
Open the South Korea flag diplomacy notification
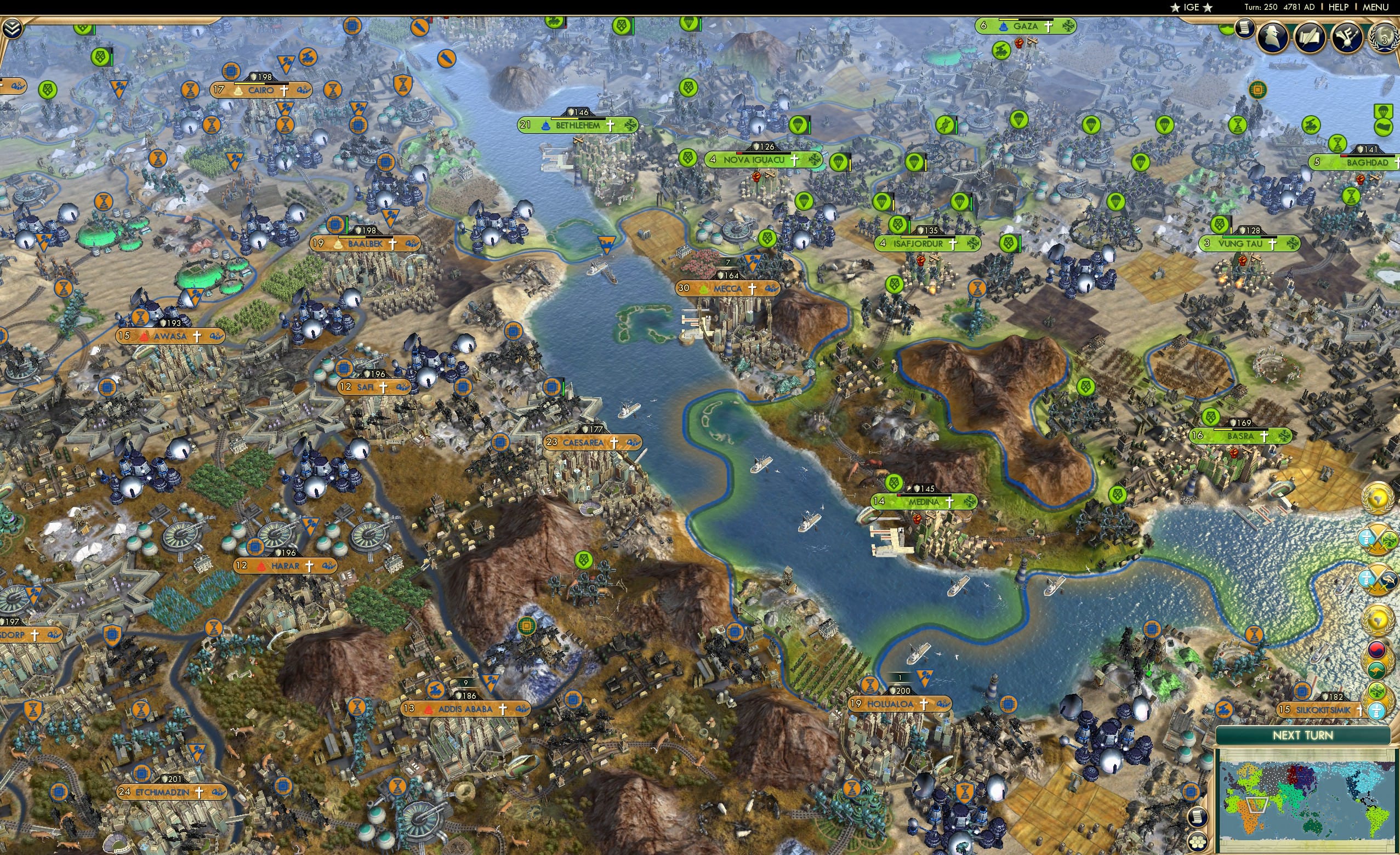pyautogui.click(x=1378, y=649)
